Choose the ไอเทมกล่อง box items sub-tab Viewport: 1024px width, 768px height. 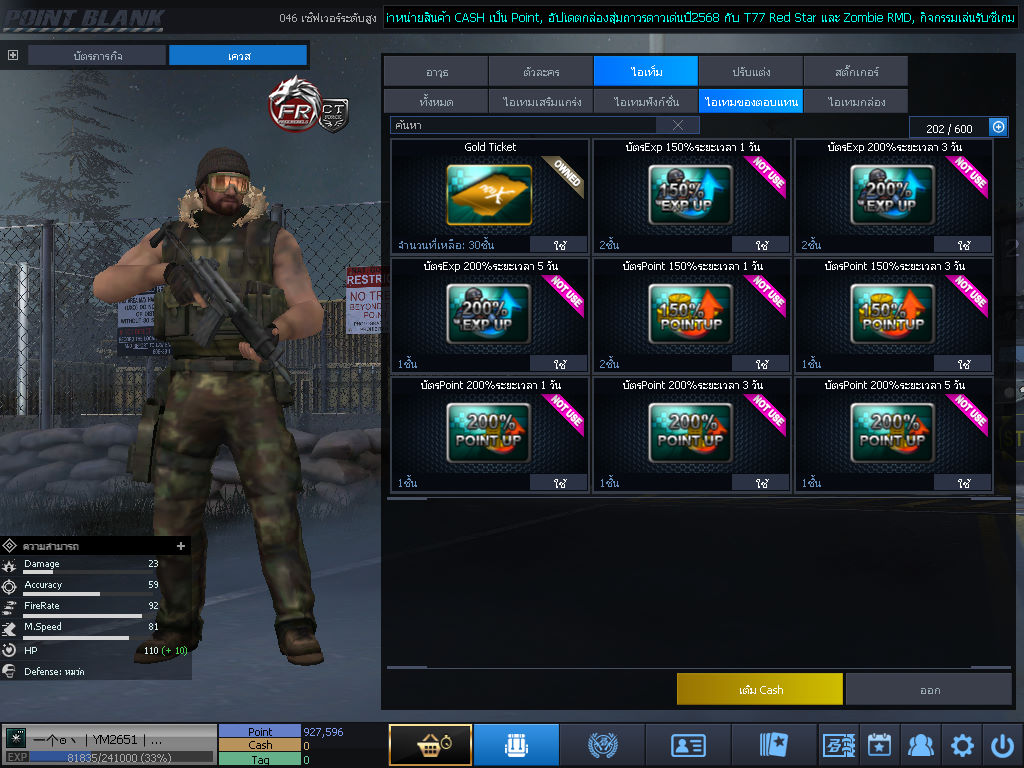tap(856, 101)
